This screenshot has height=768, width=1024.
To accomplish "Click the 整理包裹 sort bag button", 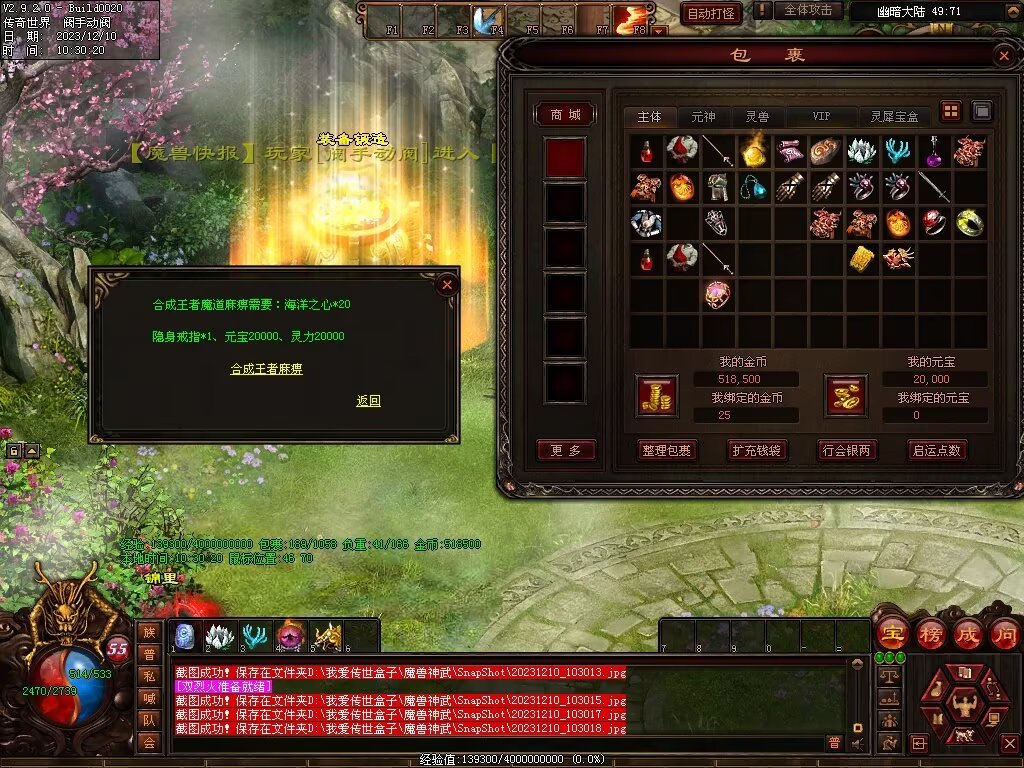I will (666, 450).
